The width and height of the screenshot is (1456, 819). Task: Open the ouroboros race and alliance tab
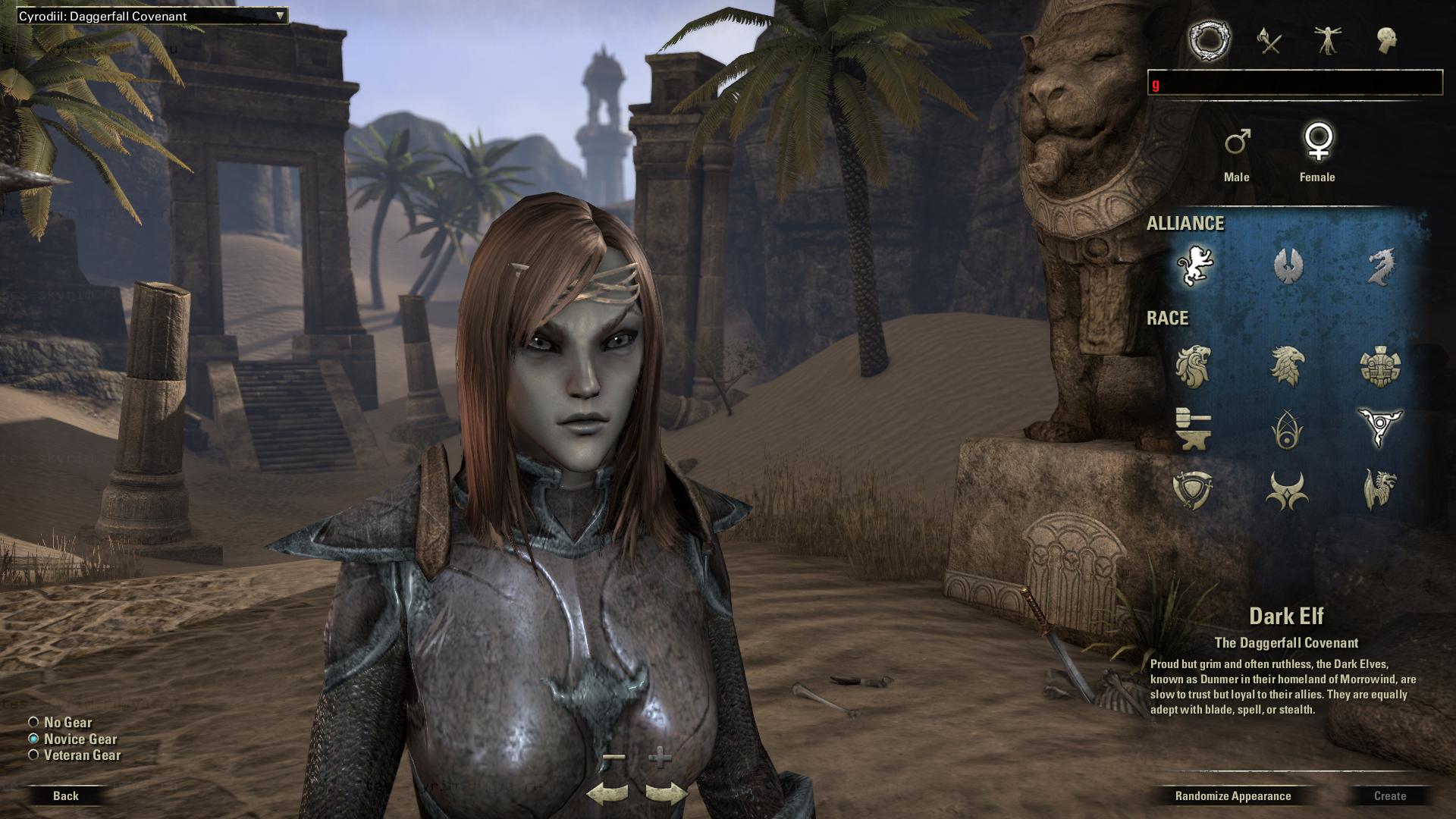[x=1209, y=40]
